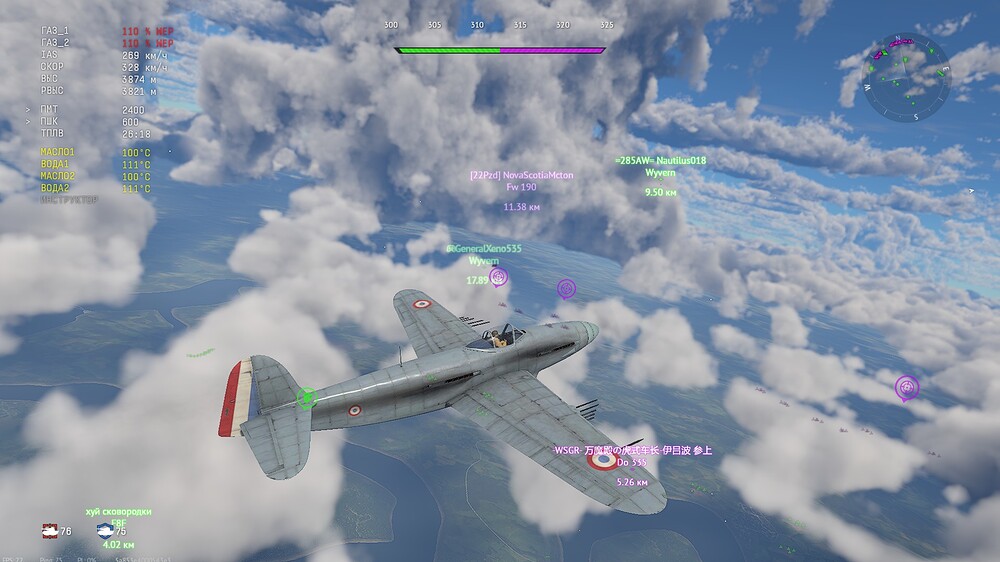
Task: Click the F8F ally marker at 4.02 km
Action: [118, 523]
